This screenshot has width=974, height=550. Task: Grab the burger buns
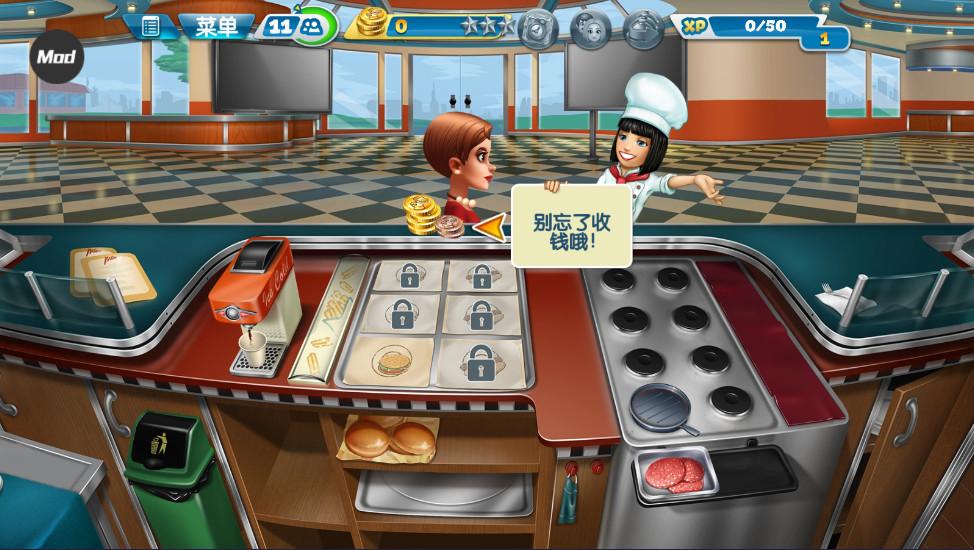point(390,437)
